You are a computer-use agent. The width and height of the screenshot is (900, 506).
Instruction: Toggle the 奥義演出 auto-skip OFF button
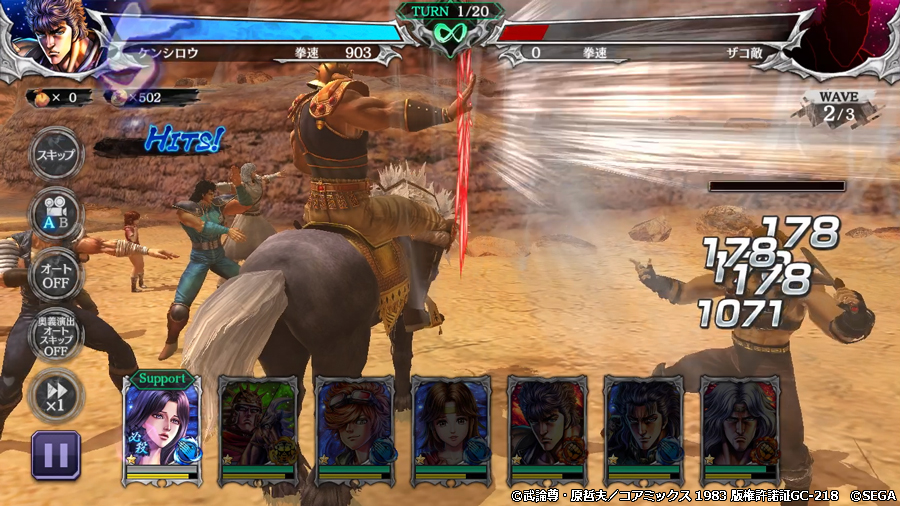pos(56,335)
